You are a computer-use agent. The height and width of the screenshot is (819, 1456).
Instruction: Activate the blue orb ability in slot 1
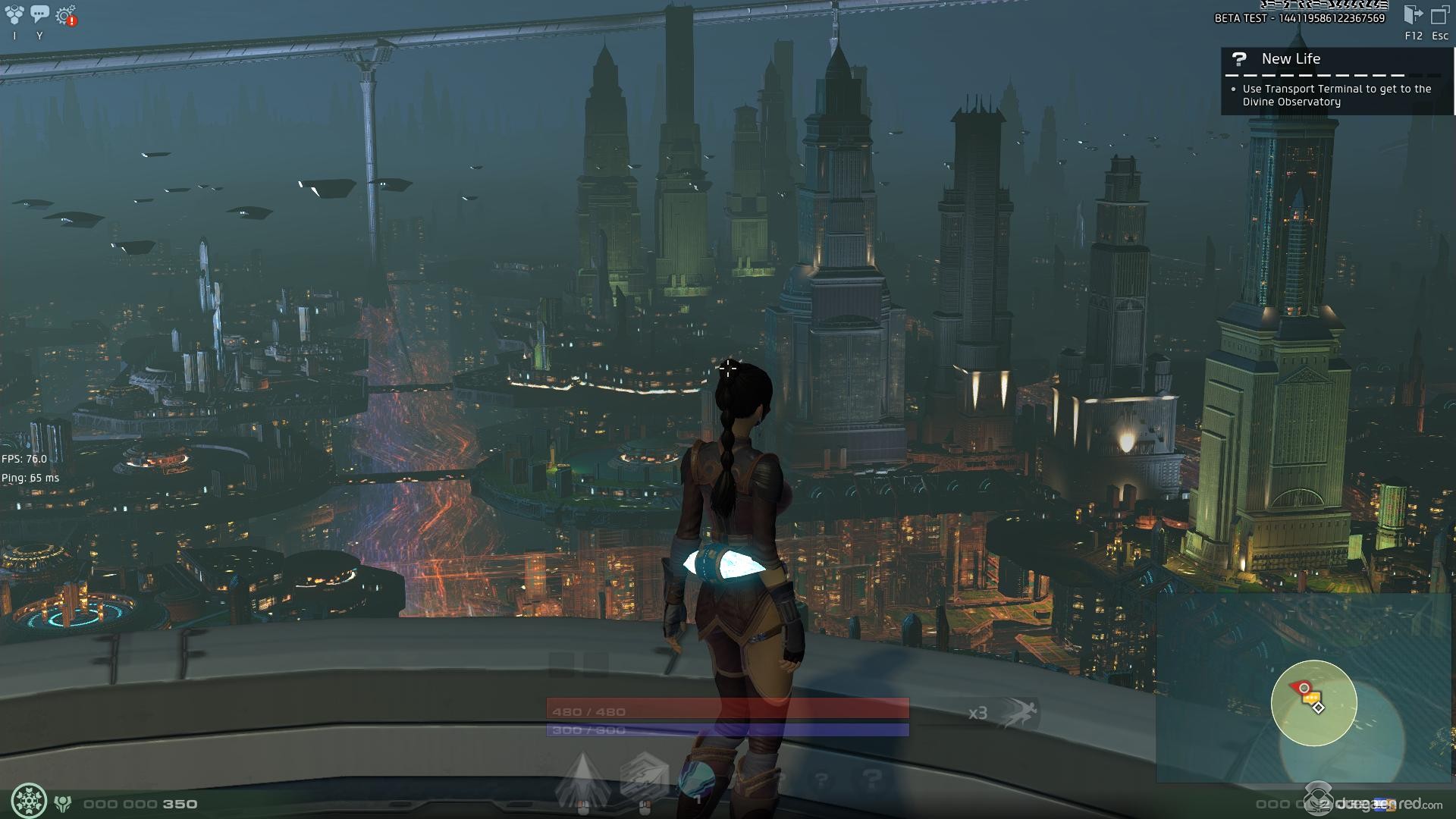coord(698,779)
